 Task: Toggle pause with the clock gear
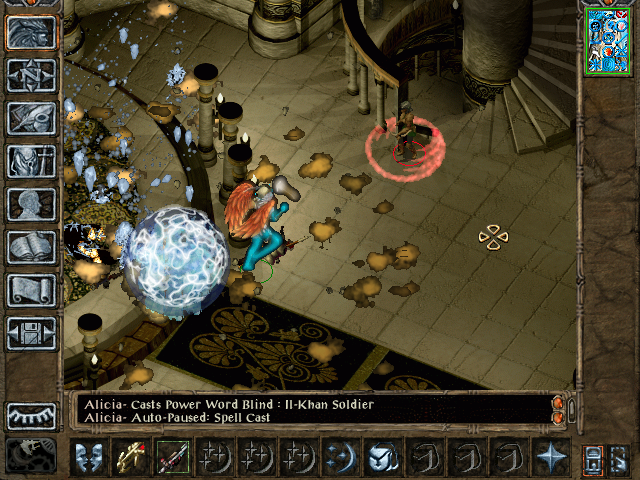(x=31, y=455)
